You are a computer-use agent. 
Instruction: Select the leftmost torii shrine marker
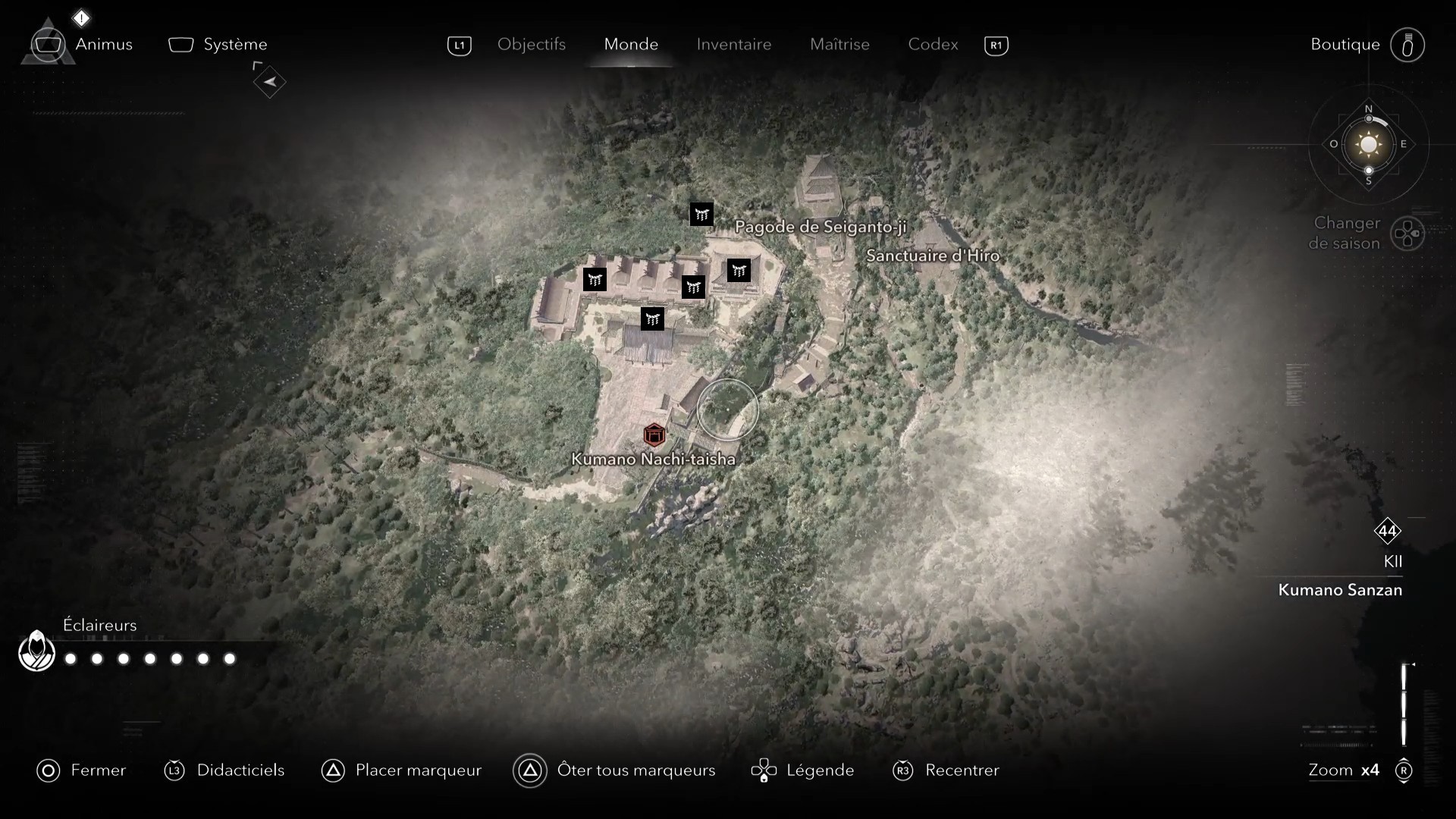coord(595,280)
